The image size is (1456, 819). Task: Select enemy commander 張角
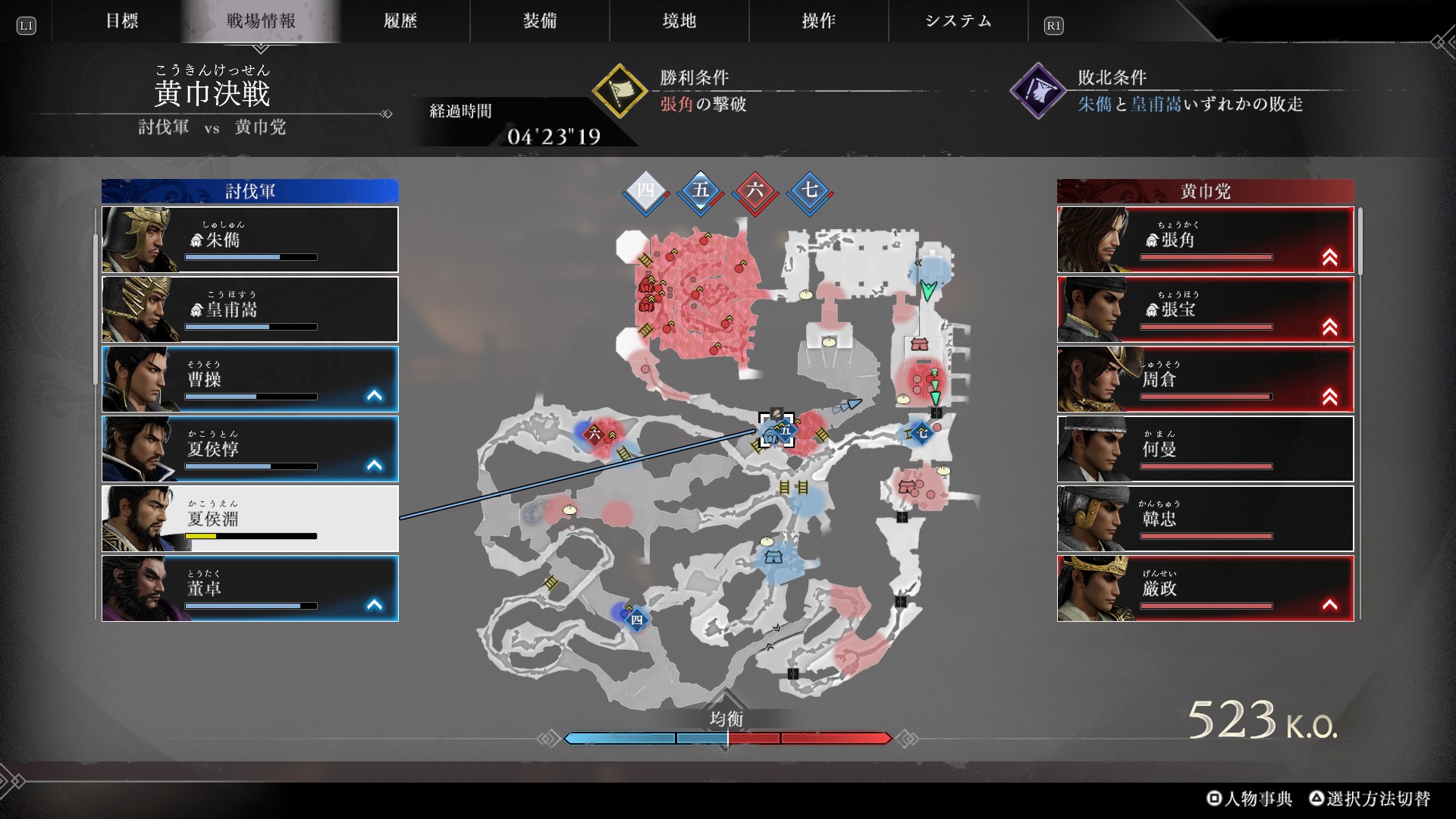1205,240
